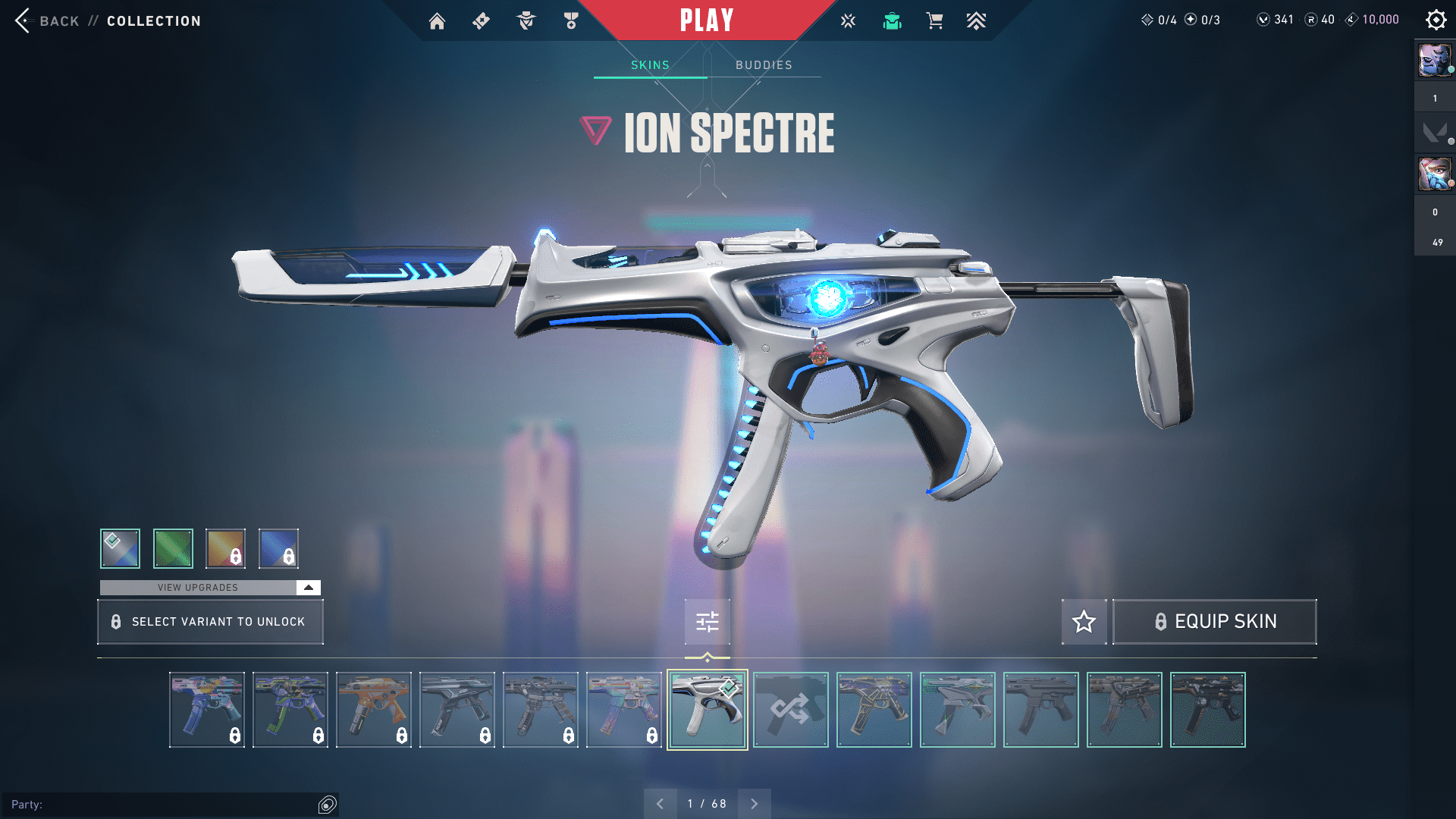Go to the previous skin page
The width and height of the screenshot is (1456, 819).
(x=660, y=804)
